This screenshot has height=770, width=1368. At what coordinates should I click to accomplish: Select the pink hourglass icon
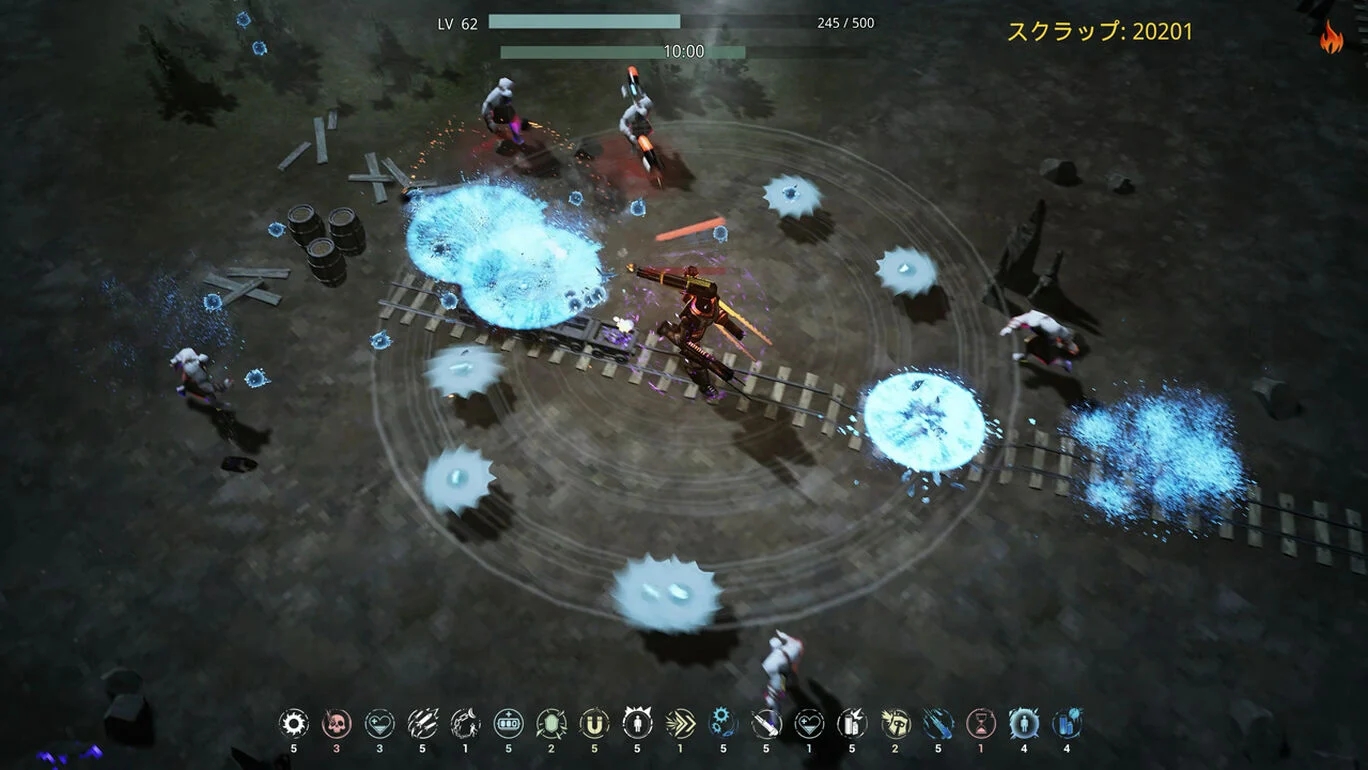point(981,723)
